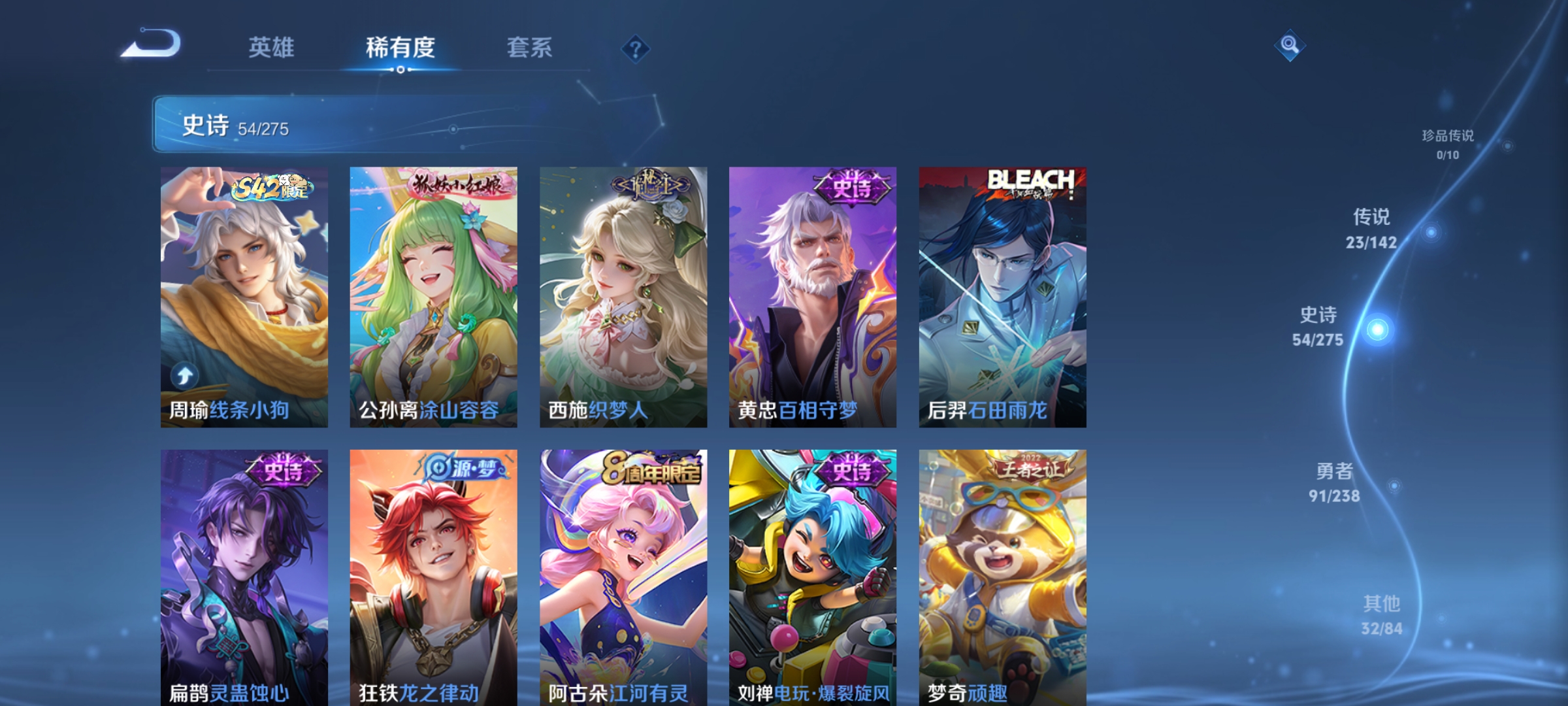Open the search magnifier icon

pos(1290,44)
